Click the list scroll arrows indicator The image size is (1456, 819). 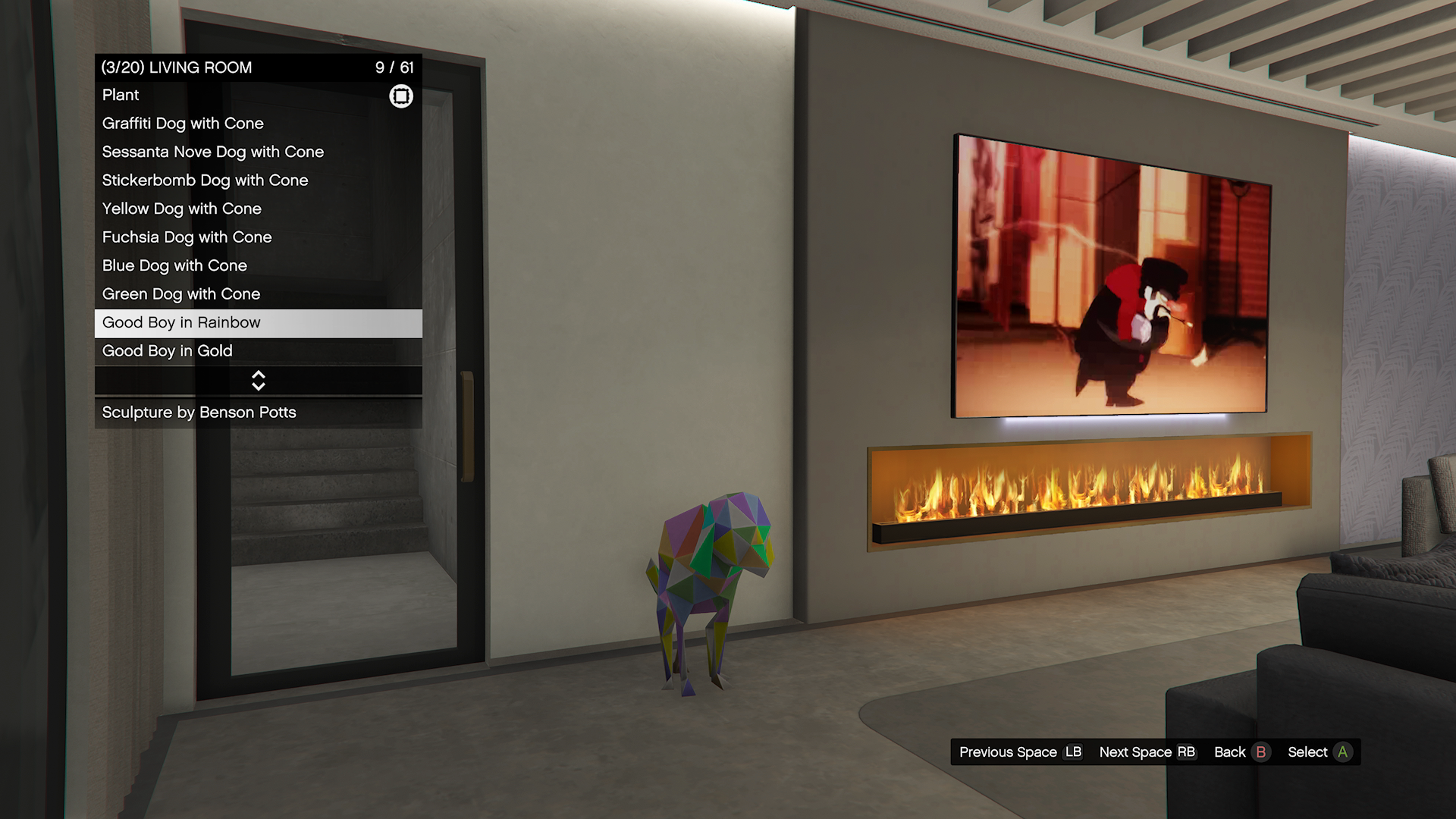[258, 381]
